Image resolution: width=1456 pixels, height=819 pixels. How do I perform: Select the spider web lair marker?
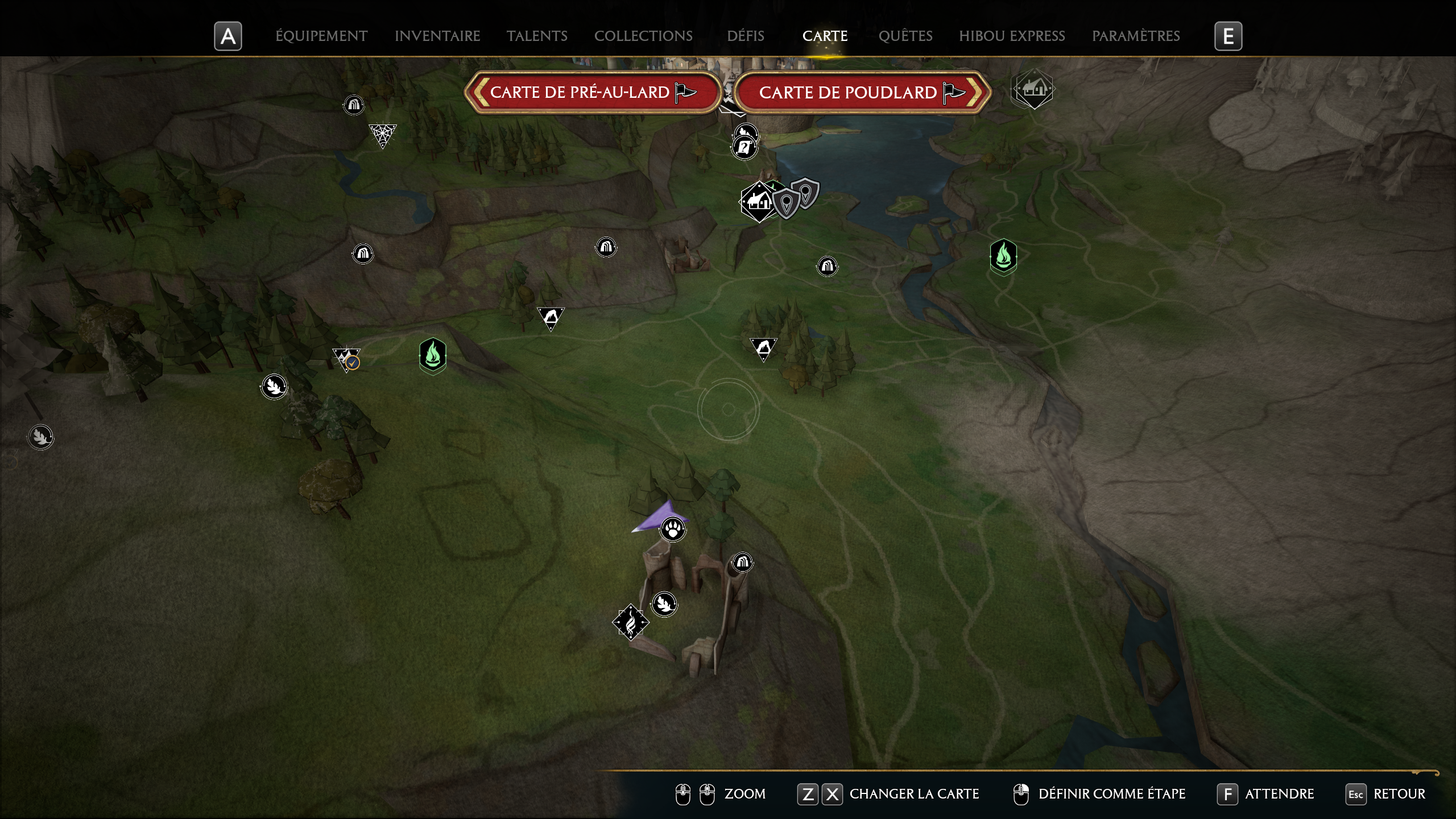[x=382, y=135]
